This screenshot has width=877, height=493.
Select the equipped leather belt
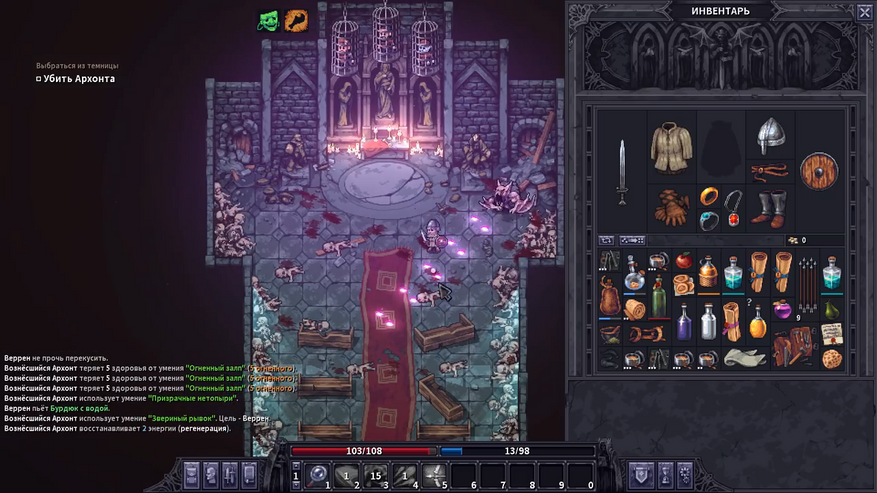click(769, 171)
